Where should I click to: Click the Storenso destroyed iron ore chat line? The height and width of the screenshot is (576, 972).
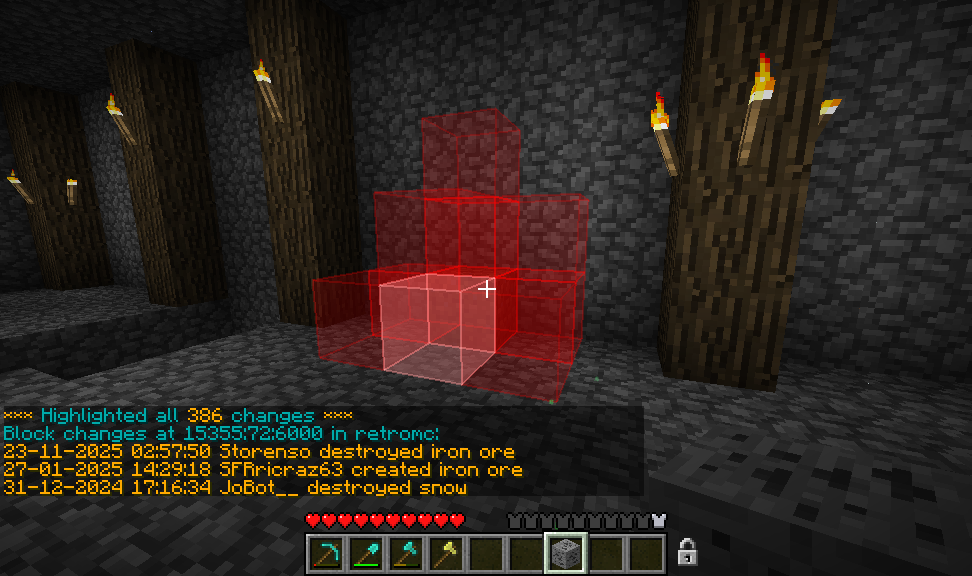(259, 452)
